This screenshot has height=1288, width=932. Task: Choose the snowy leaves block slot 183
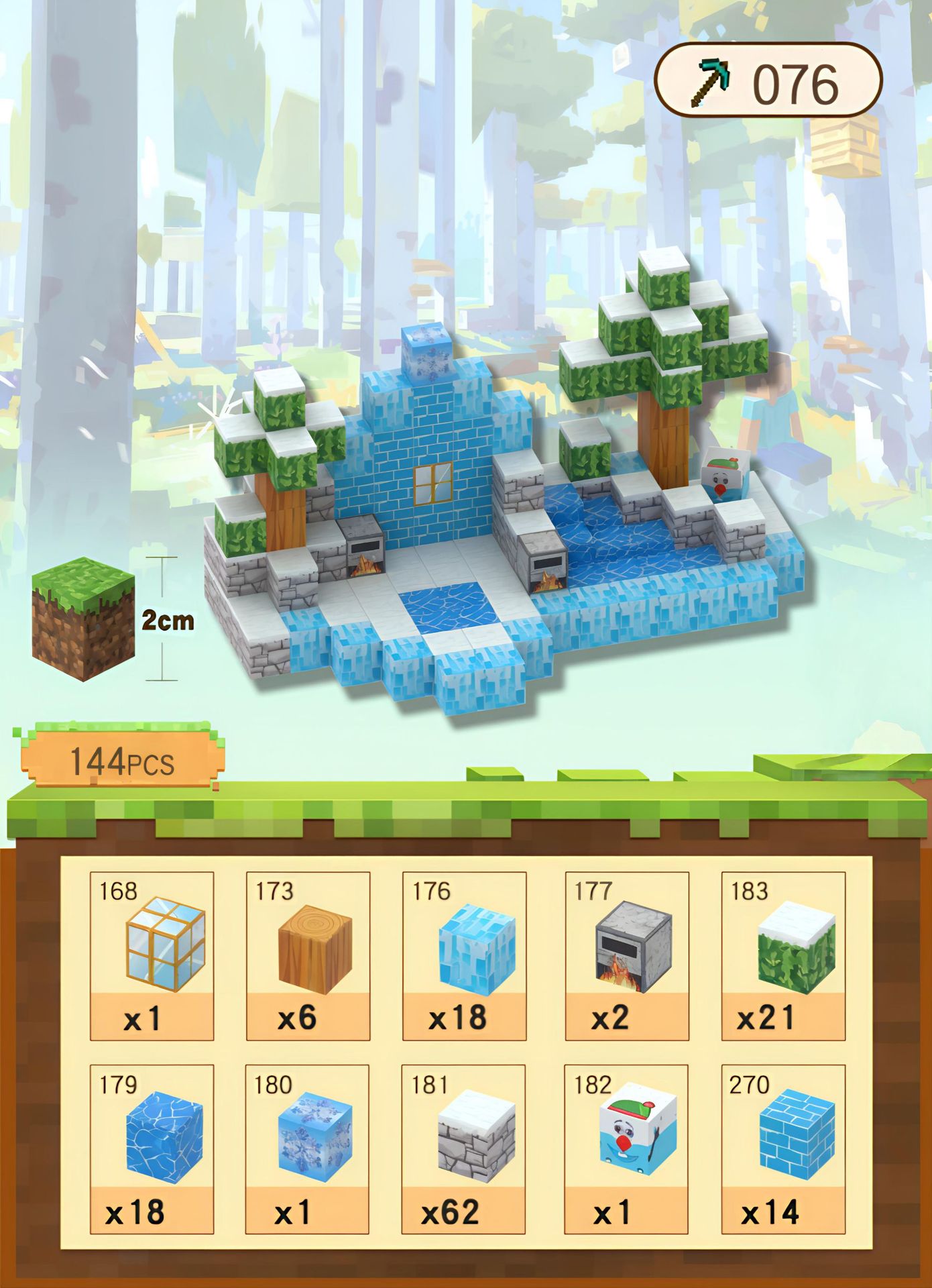[x=783, y=955]
